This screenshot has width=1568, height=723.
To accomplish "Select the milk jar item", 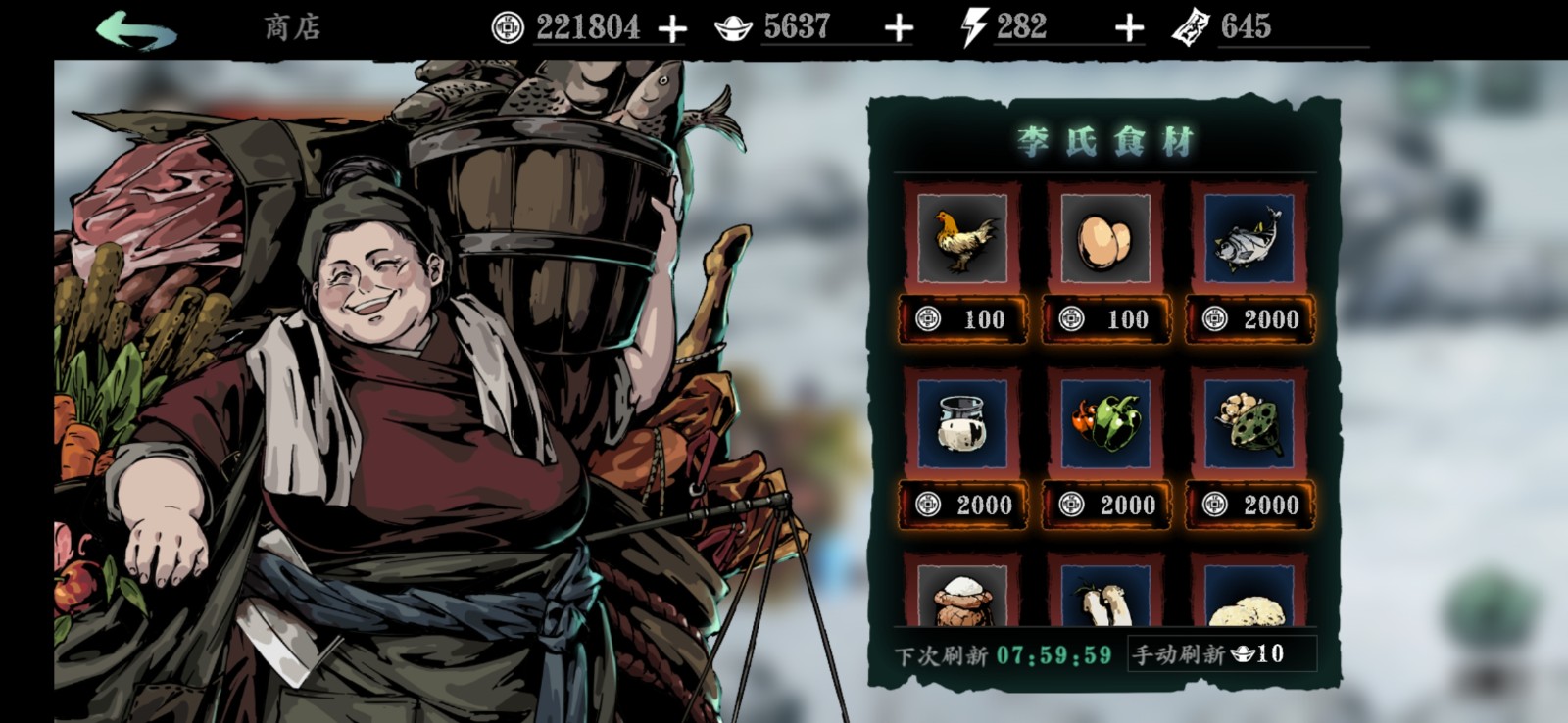I will (961, 424).
